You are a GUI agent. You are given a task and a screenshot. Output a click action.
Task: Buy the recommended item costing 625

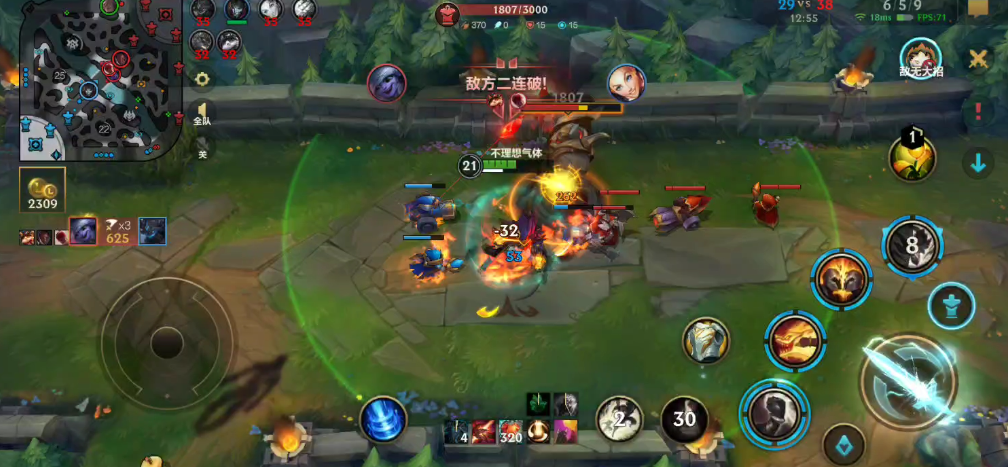118,231
